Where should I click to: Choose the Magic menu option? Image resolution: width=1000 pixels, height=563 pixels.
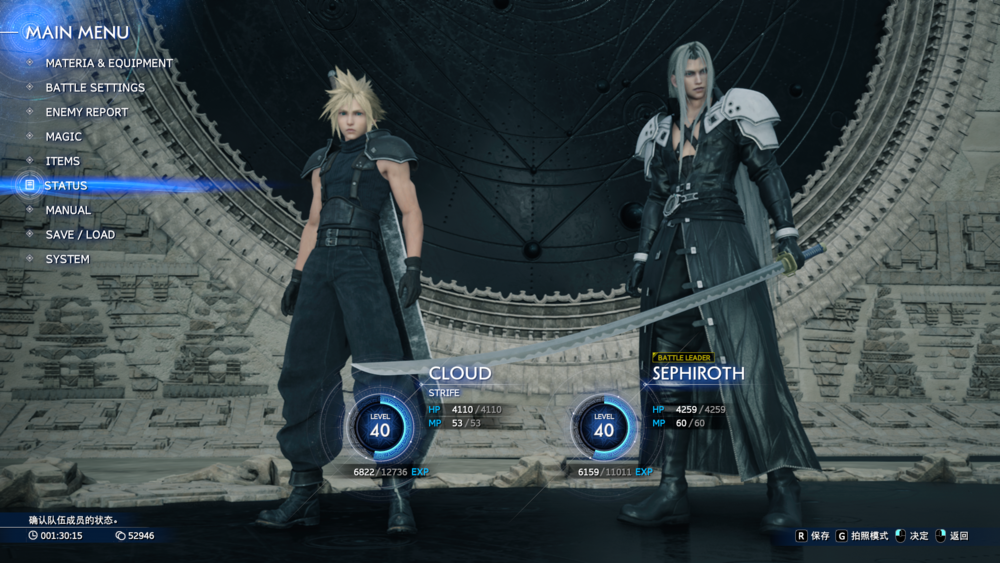pyautogui.click(x=63, y=137)
